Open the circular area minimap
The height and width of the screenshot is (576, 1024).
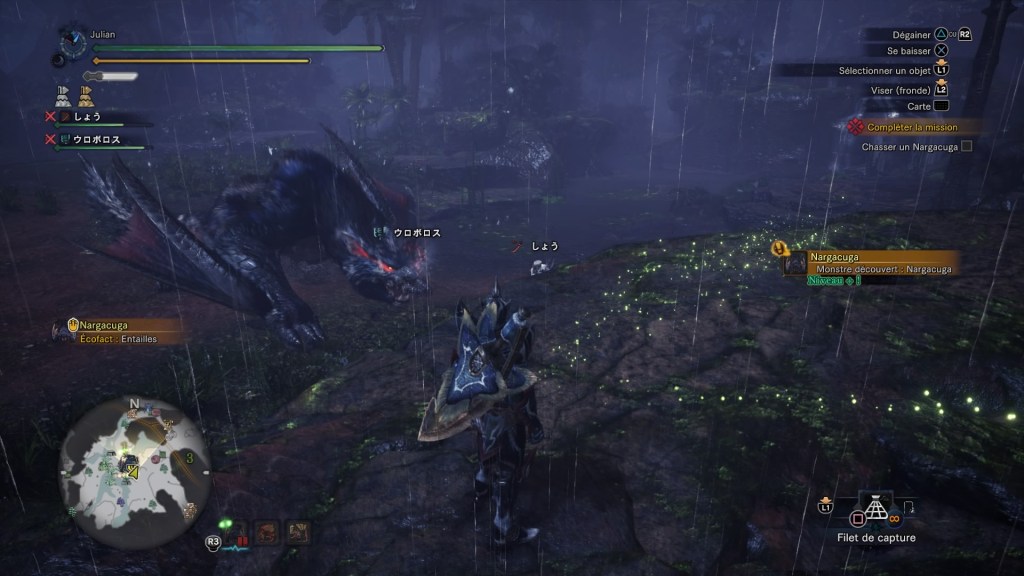pyautogui.click(x=134, y=465)
